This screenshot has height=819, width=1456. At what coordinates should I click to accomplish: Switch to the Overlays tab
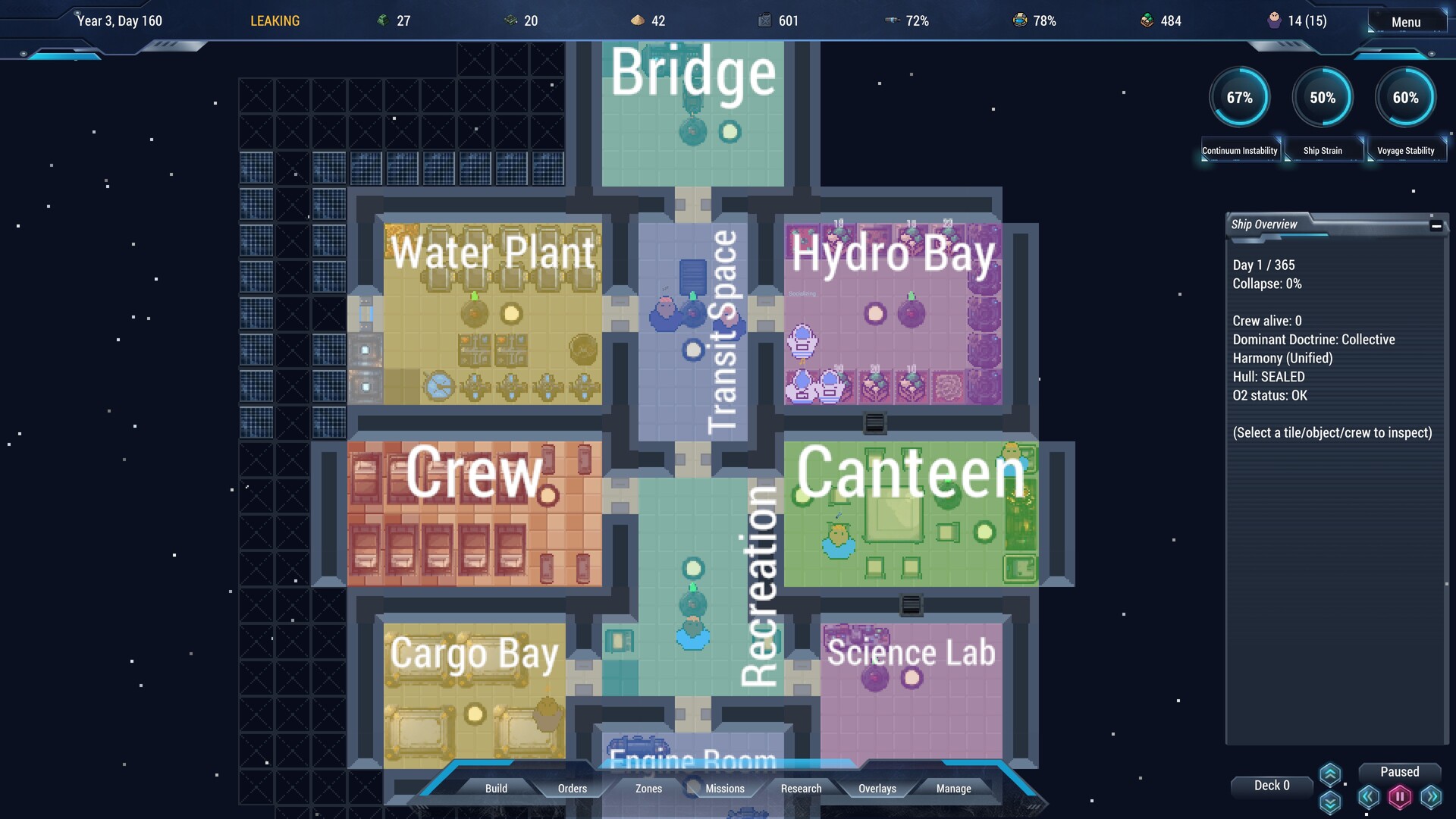[876, 789]
